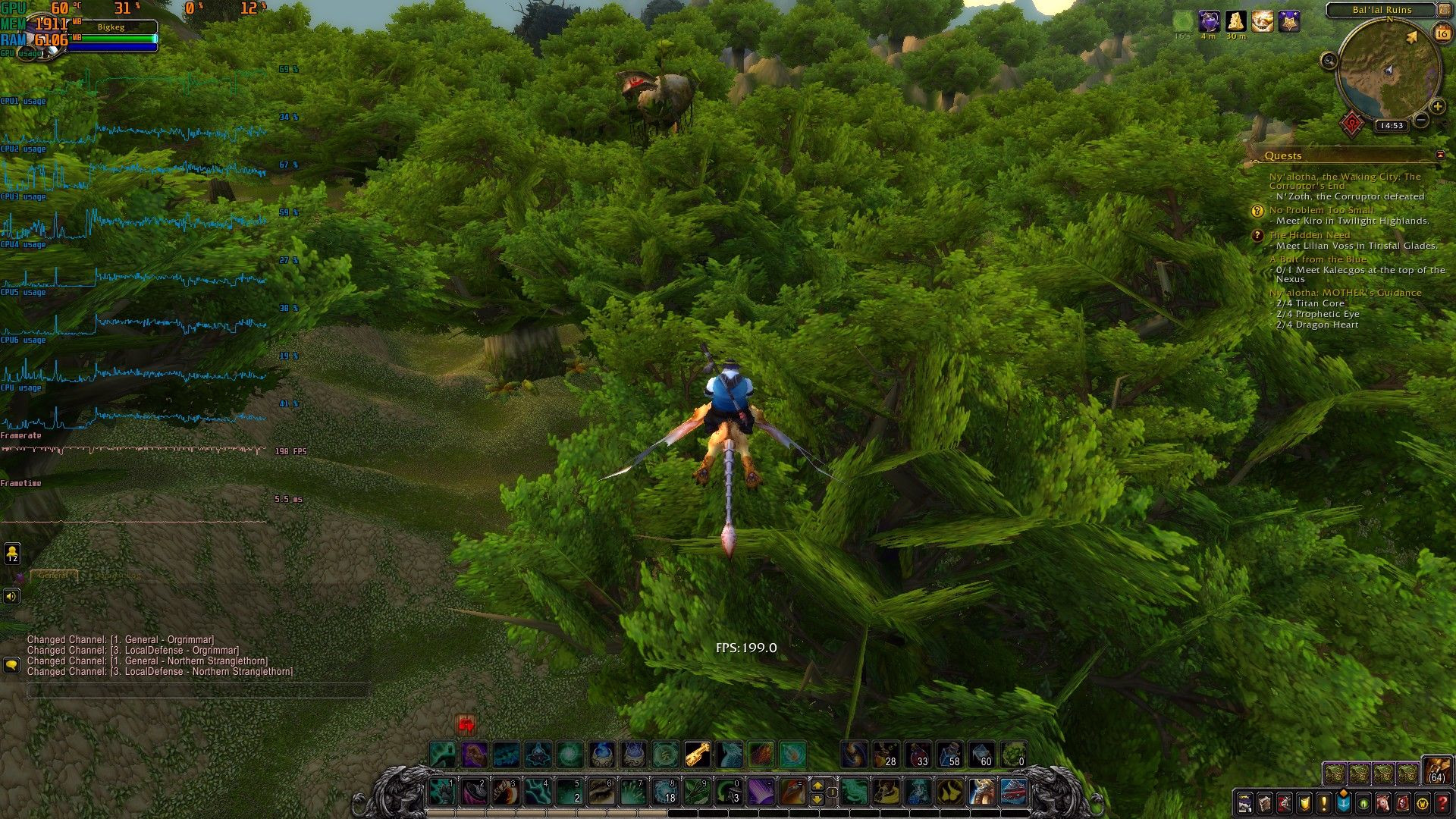Open the chat speech bubble menu
Viewport: 1456px width, 819px height.
[x=11, y=665]
